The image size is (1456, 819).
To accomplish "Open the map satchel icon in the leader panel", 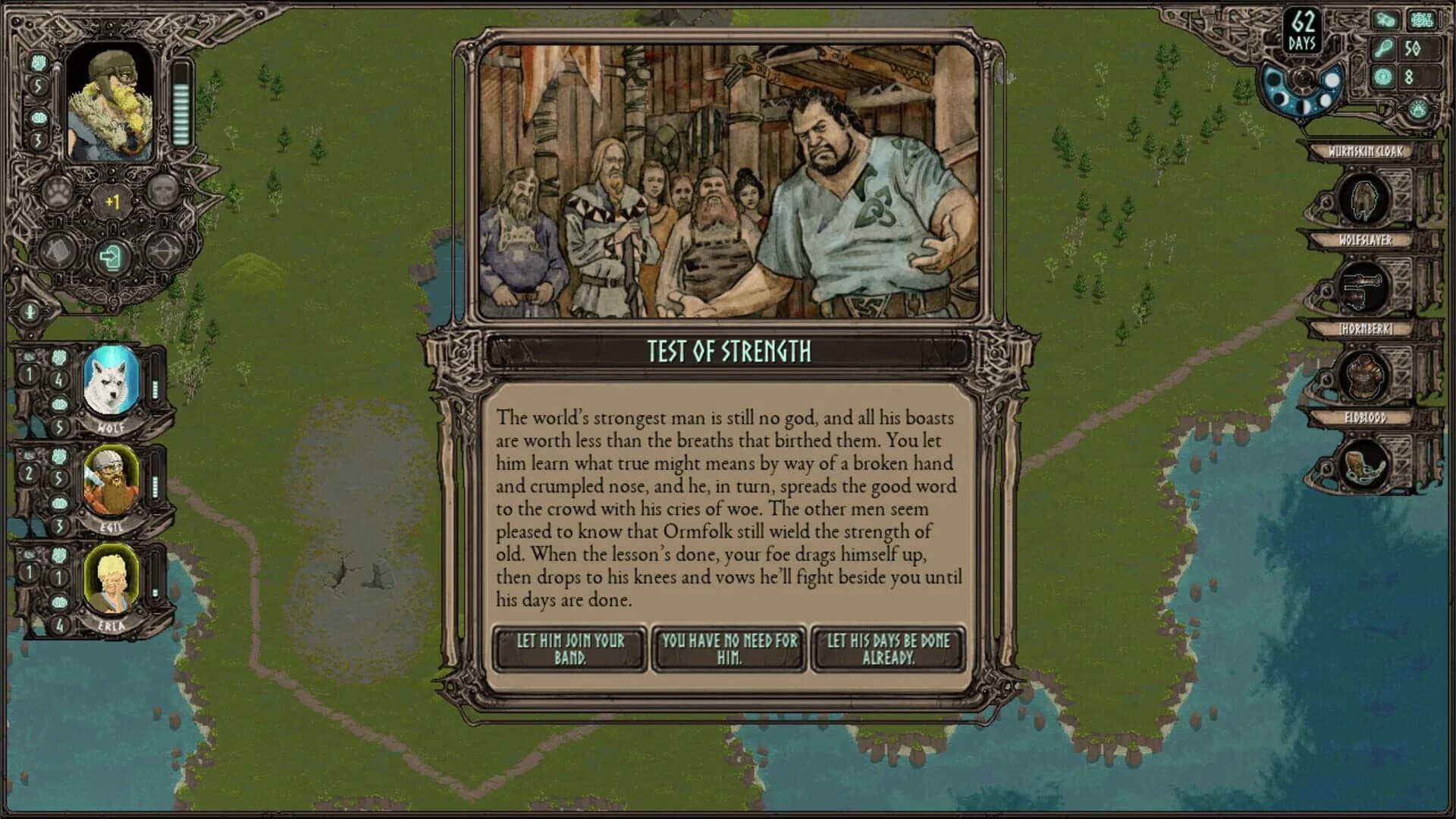I will click(58, 250).
